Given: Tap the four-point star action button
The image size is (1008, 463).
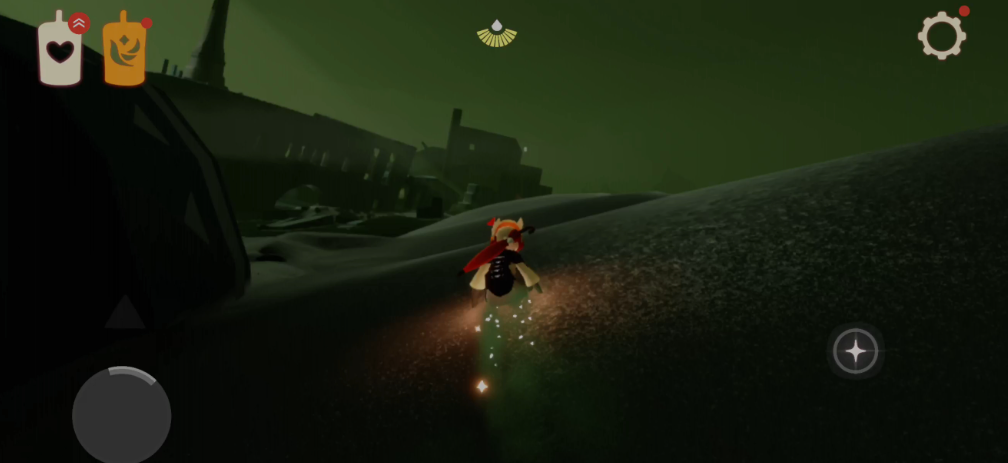Looking at the screenshot, I should point(856,351).
